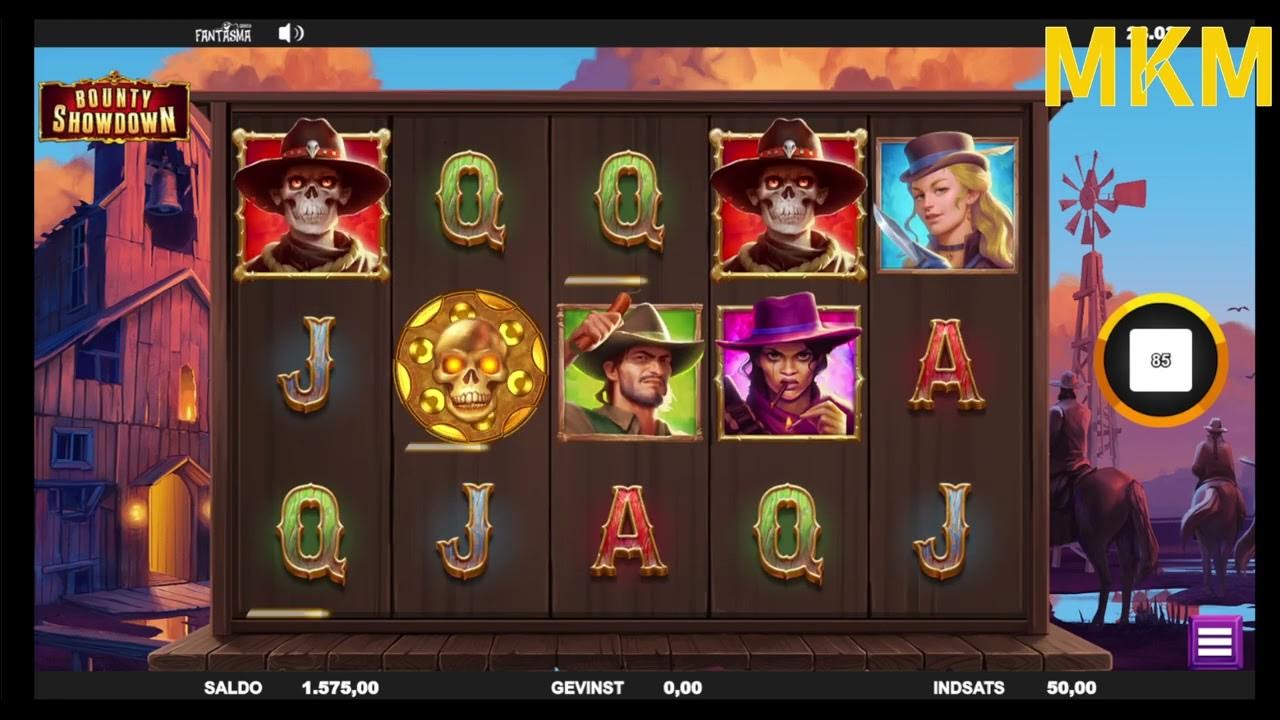Image resolution: width=1280 pixels, height=720 pixels.
Task: Click the red skeleton cowboy symbol
Action: pyautogui.click(x=310, y=196)
